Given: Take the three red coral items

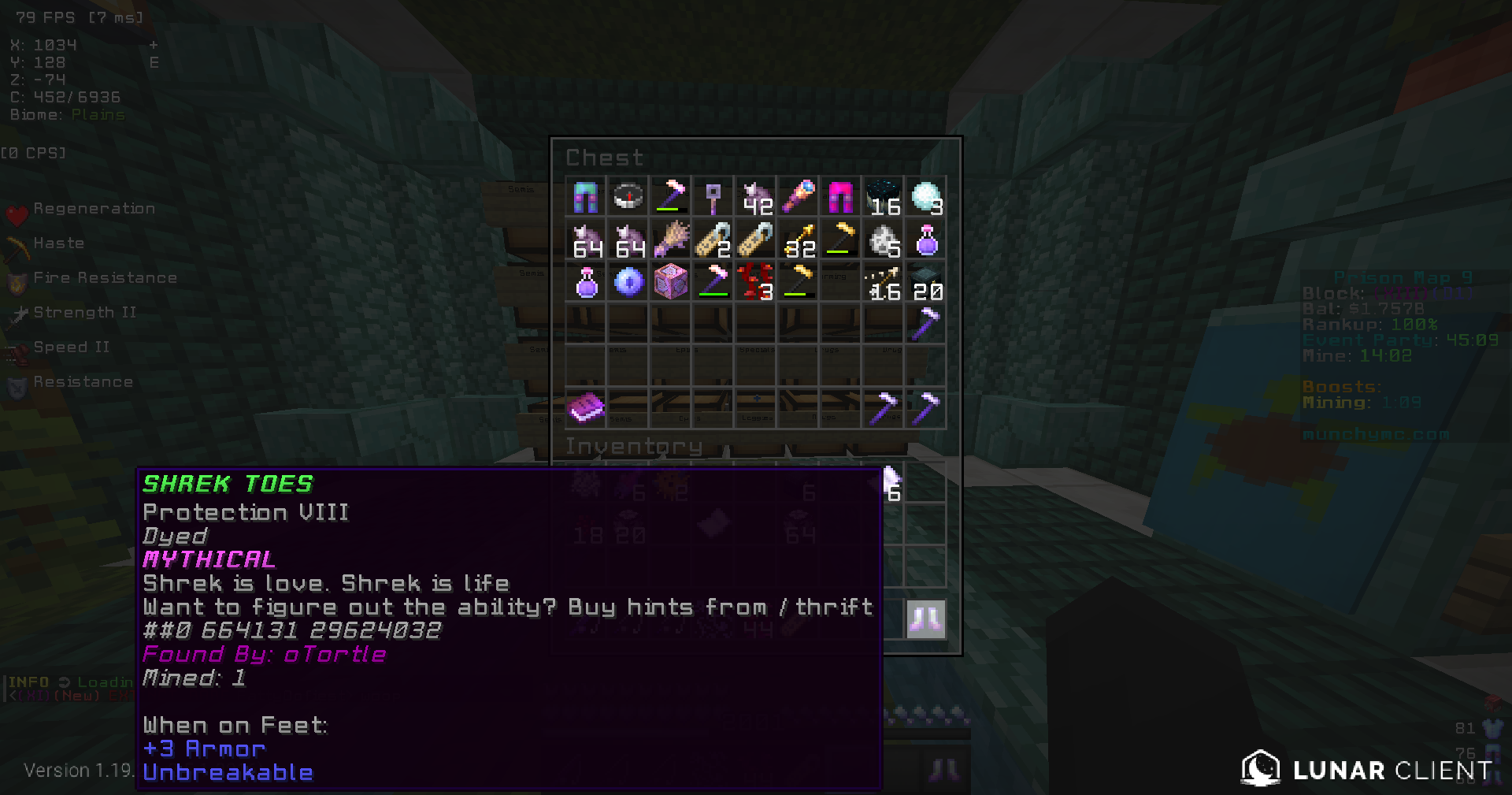Looking at the screenshot, I should point(756,282).
